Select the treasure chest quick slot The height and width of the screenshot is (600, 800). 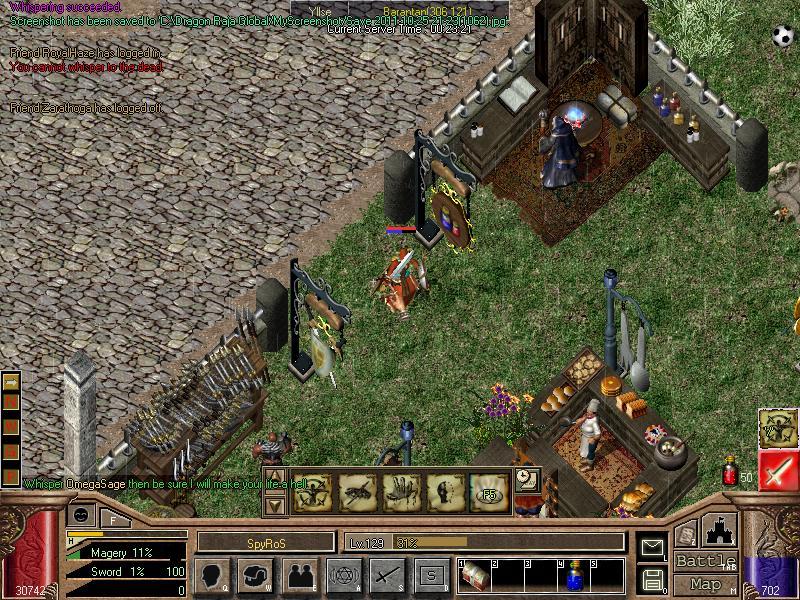pyautogui.click(x=475, y=576)
